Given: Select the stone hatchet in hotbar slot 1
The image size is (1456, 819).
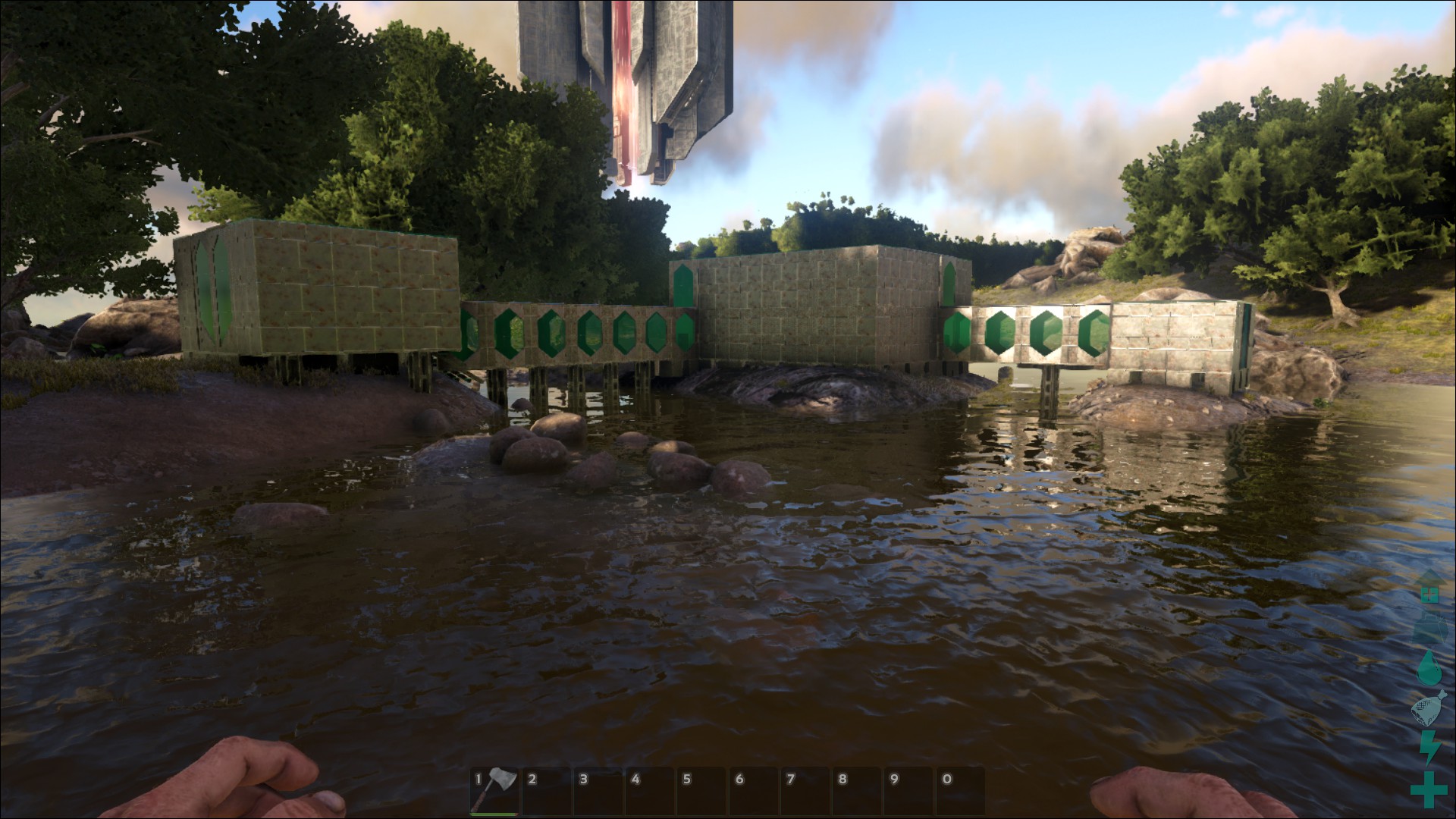Looking at the screenshot, I should 495,789.
